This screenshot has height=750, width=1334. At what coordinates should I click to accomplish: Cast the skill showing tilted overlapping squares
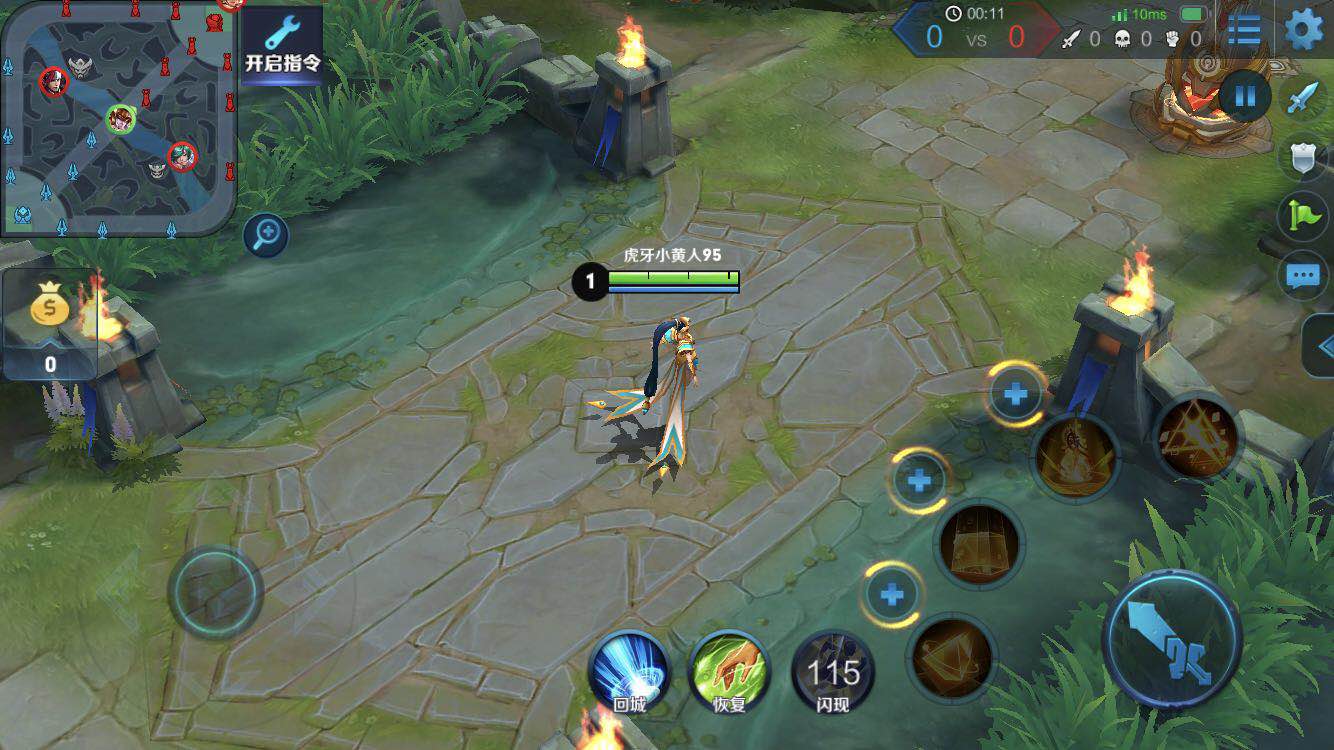951,657
